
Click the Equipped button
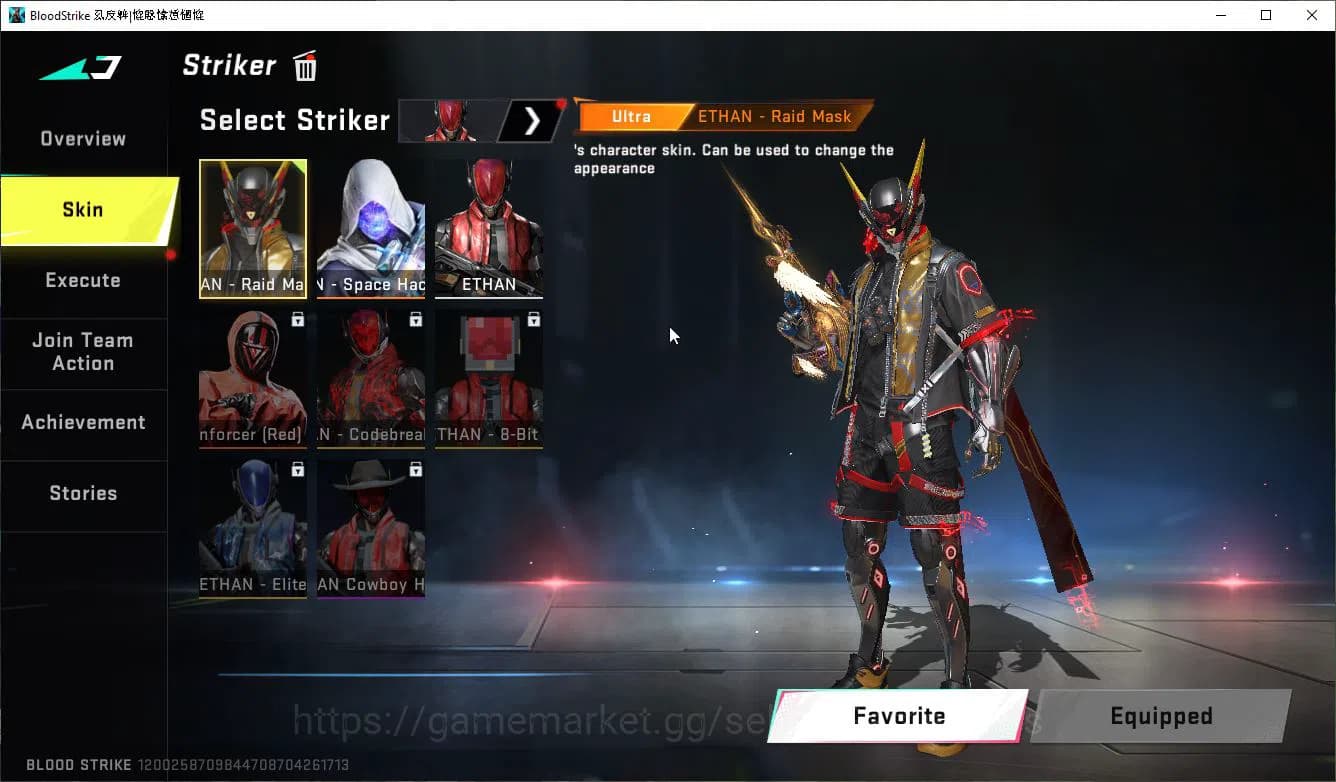[1160, 716]
